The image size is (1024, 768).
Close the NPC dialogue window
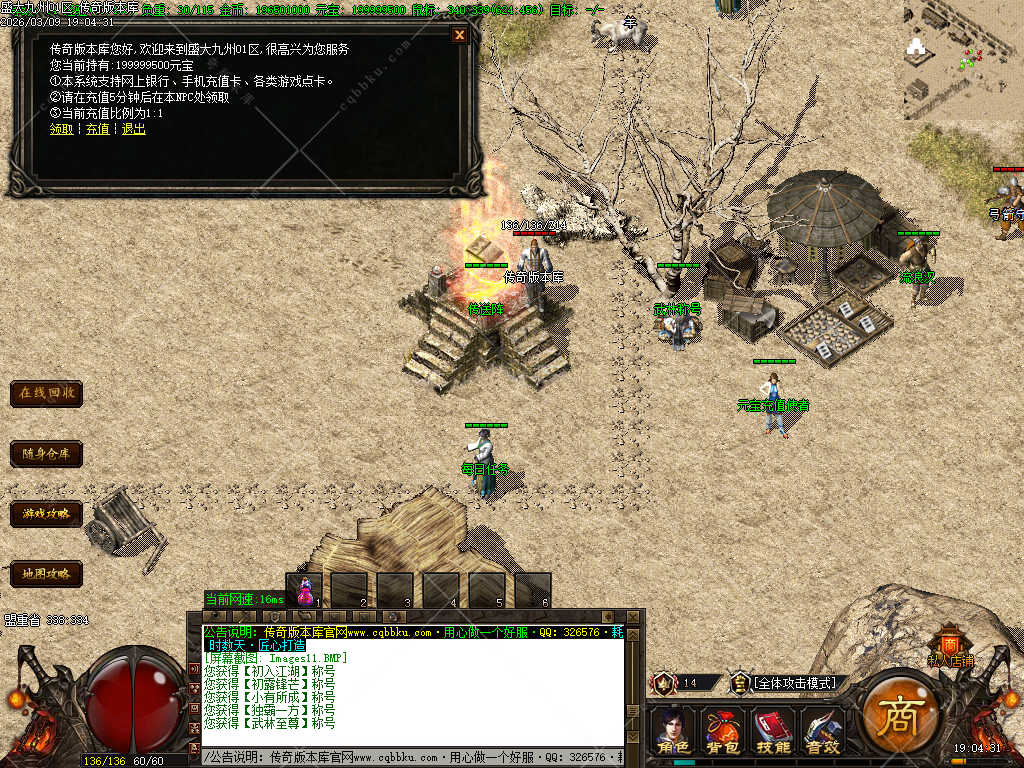[x=460, y=35]
